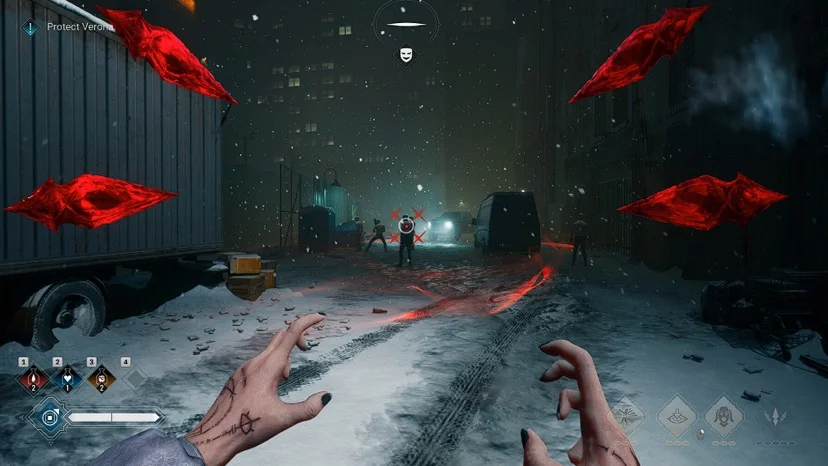The image size is (828, 466).
Task: Activate the starburst ability icon
Action: point(627,415)
